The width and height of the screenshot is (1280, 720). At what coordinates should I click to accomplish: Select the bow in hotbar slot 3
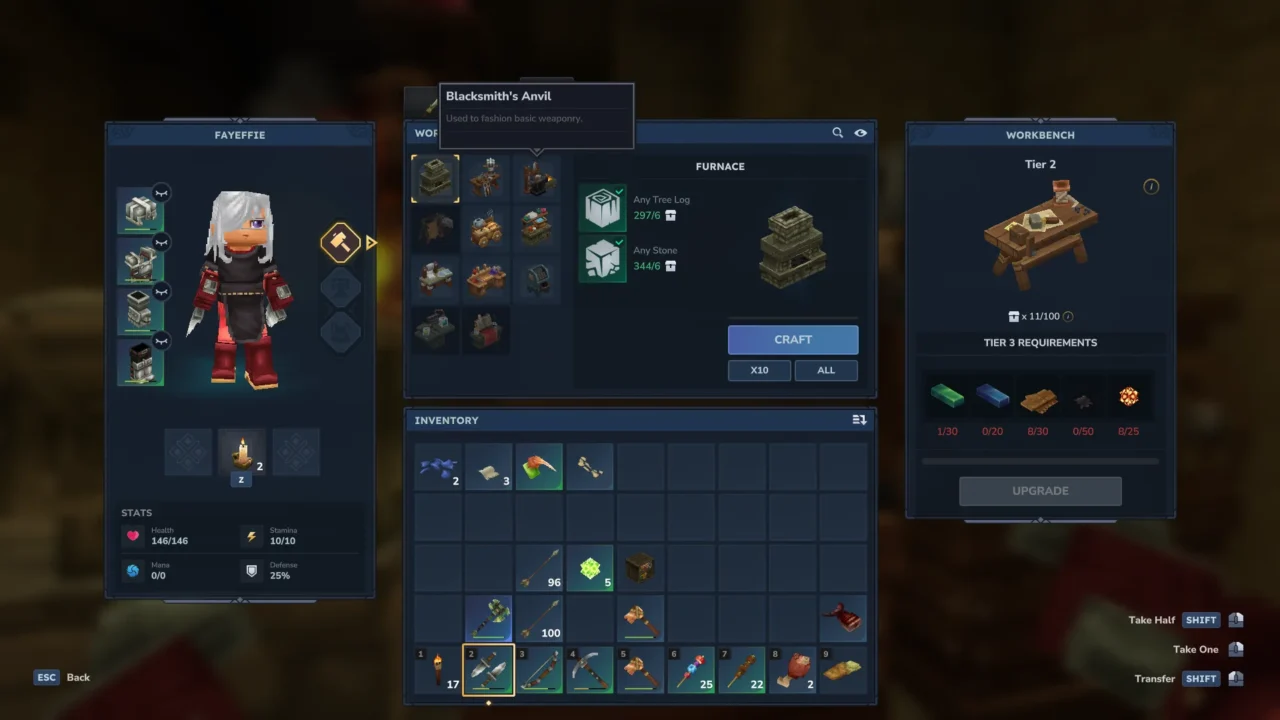(539, 670)
